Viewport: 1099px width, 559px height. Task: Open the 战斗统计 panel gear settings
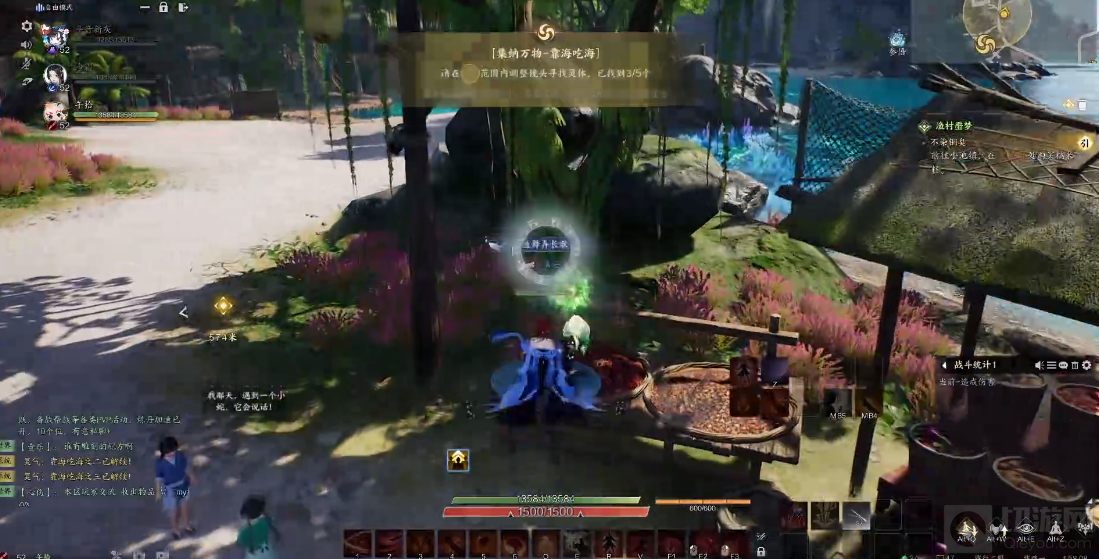pos(1088,365)
